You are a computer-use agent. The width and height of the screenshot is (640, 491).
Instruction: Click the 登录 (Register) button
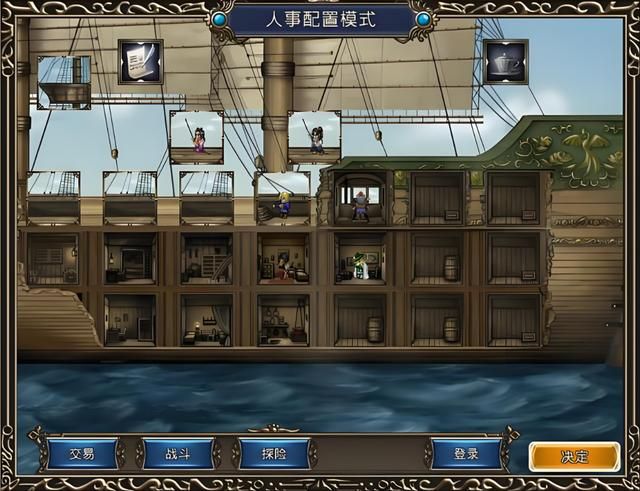466,454
